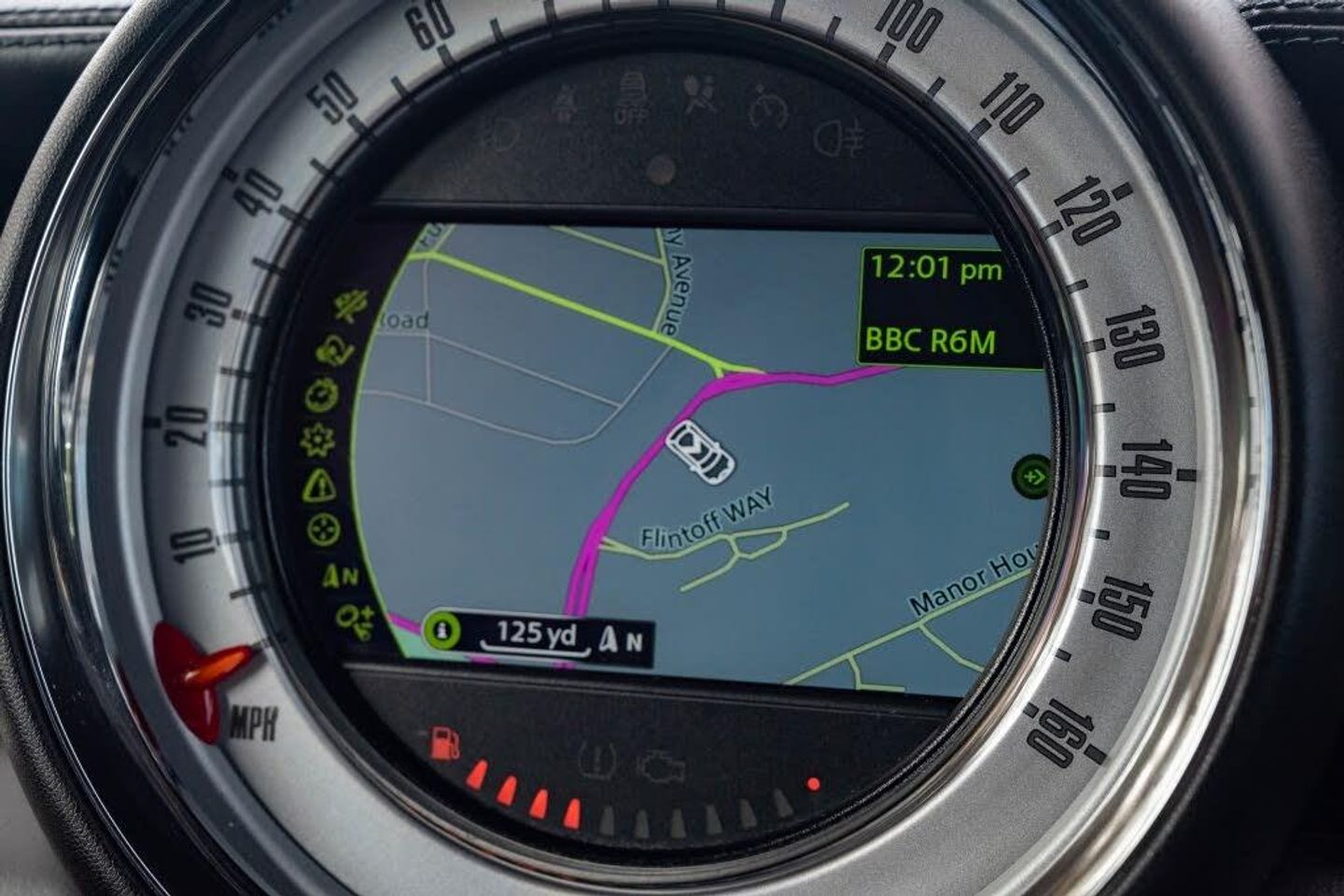Select the crosshair circle map icon
This screenshot has height=896, width=1344.
325,529
